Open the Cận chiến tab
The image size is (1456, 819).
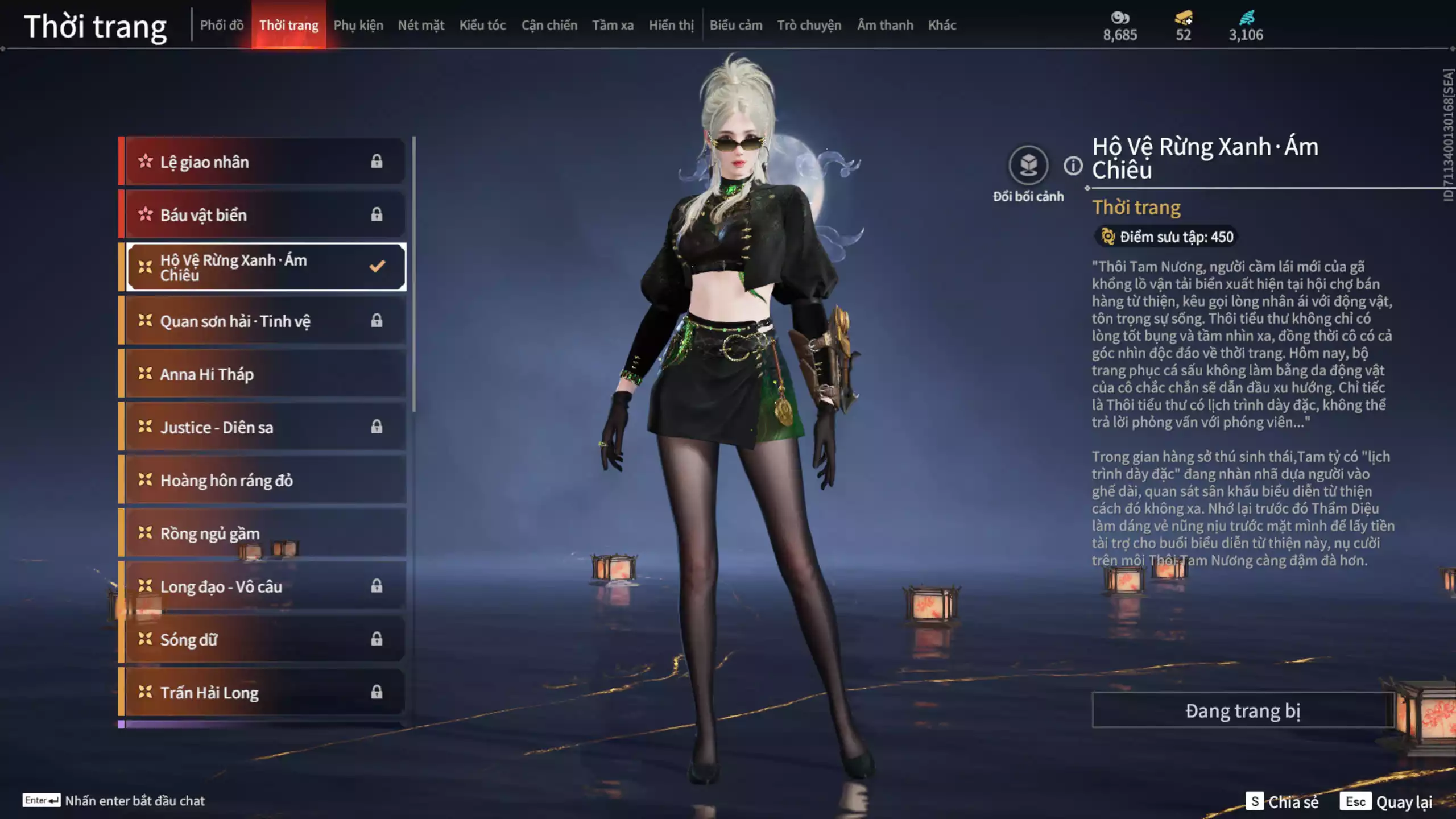[549, 25]
